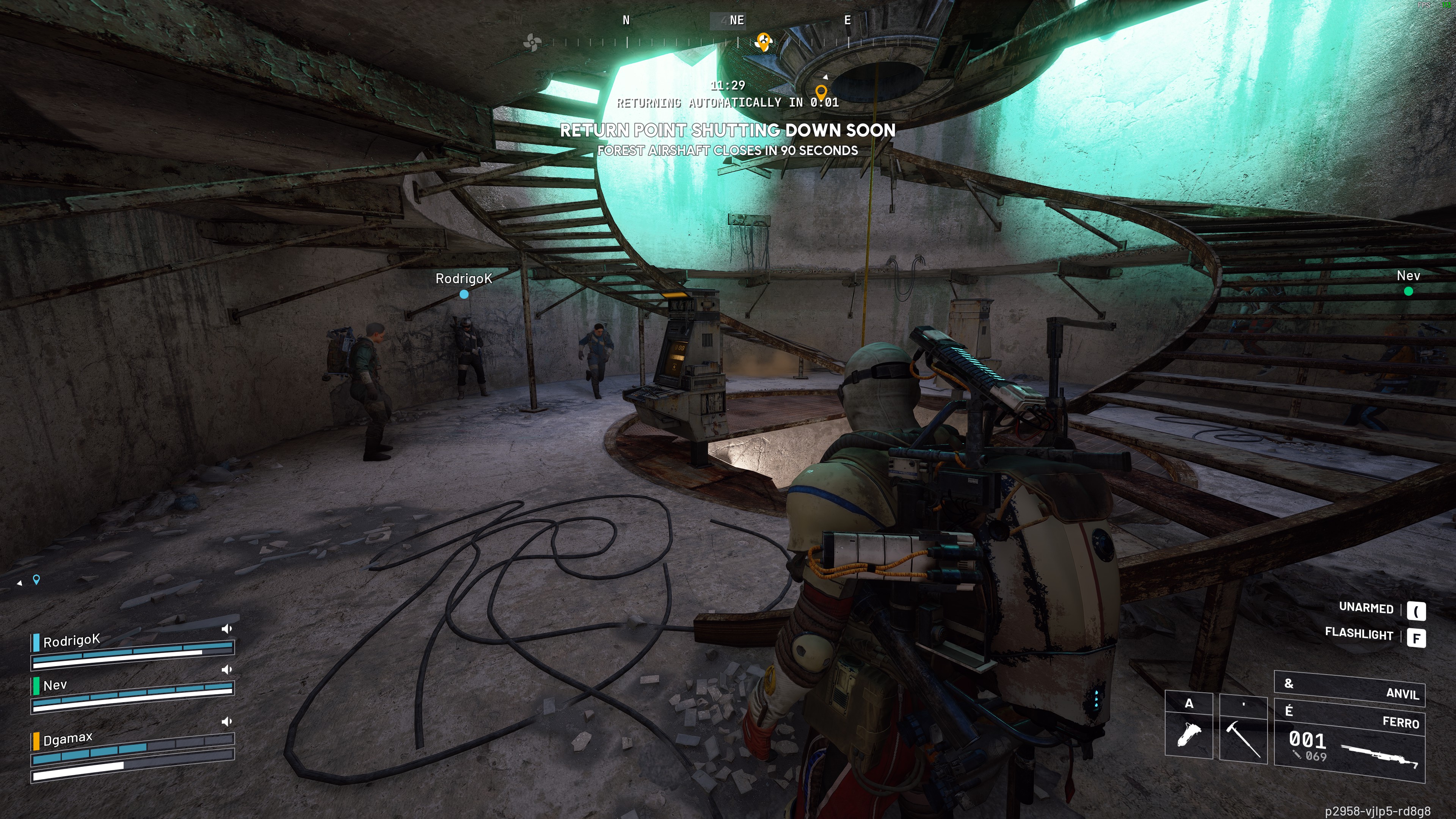Click the fan icon beside the compass
This screenshot has width=1456, height=819.
tap(532, 42)
